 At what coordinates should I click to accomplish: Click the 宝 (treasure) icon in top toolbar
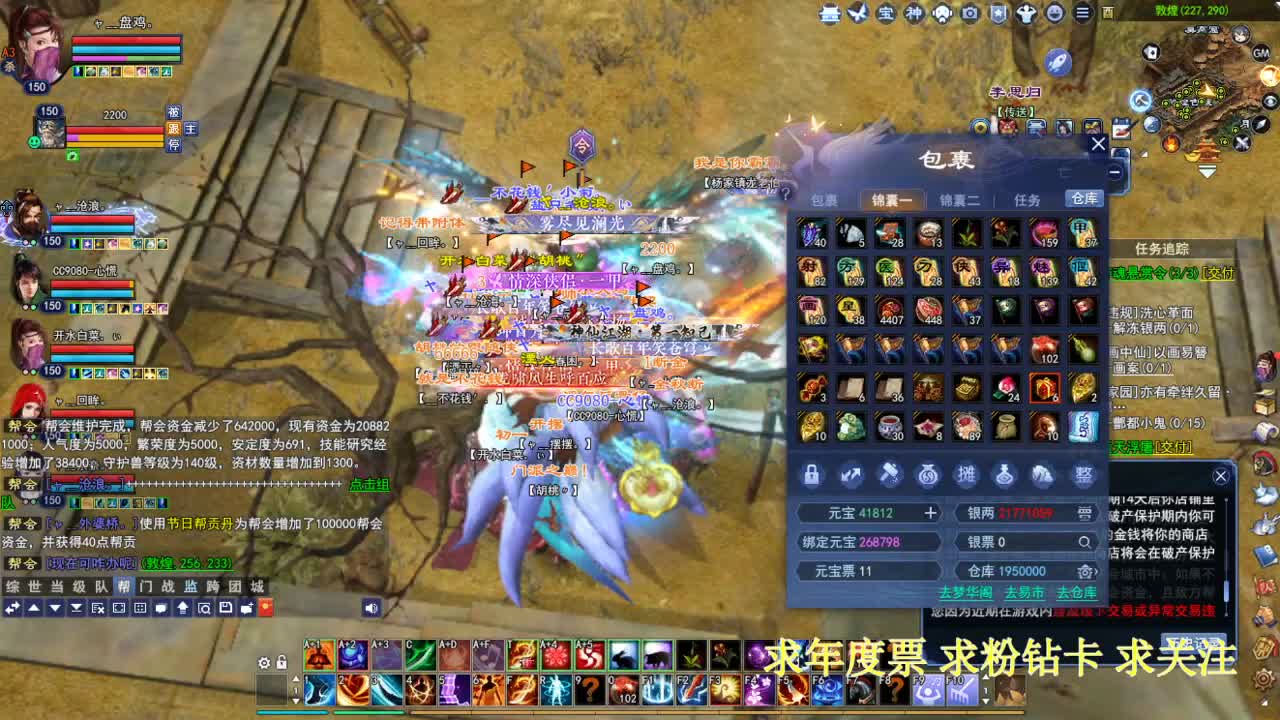coord(887,14)
